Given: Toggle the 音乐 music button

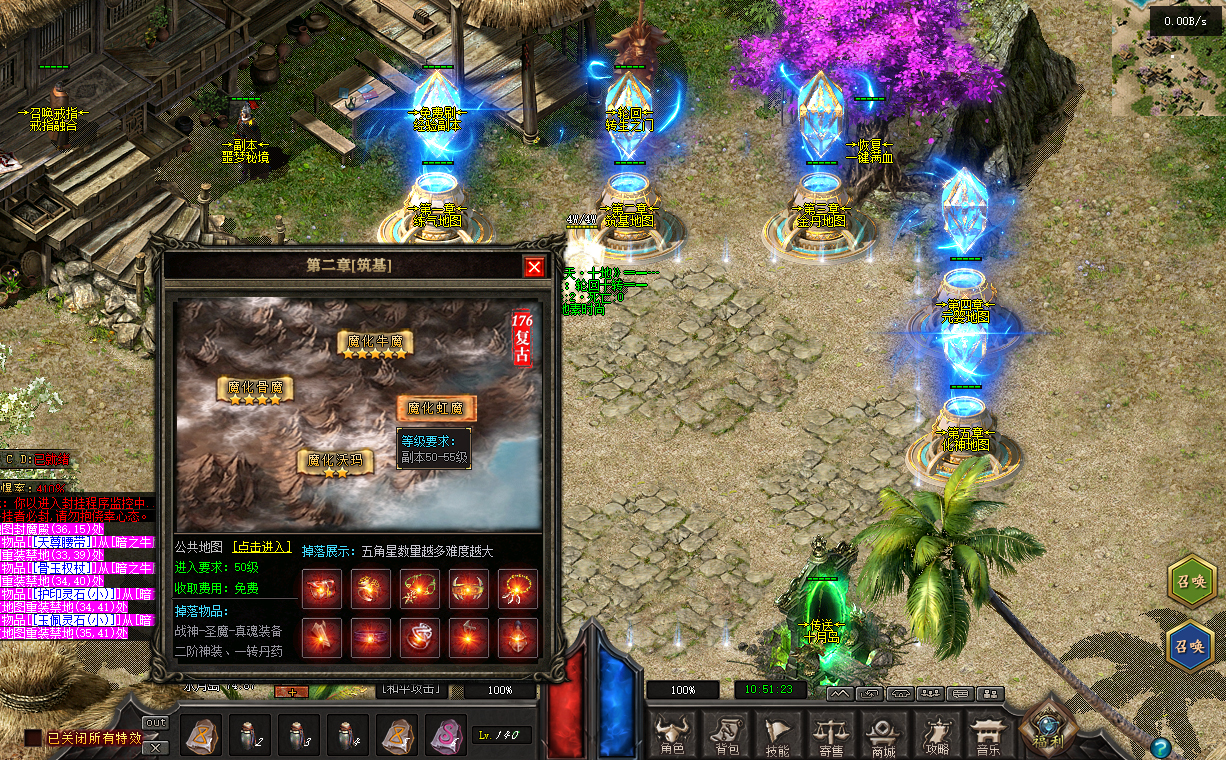Looking at the screenshot, I should tap(989, 735).
